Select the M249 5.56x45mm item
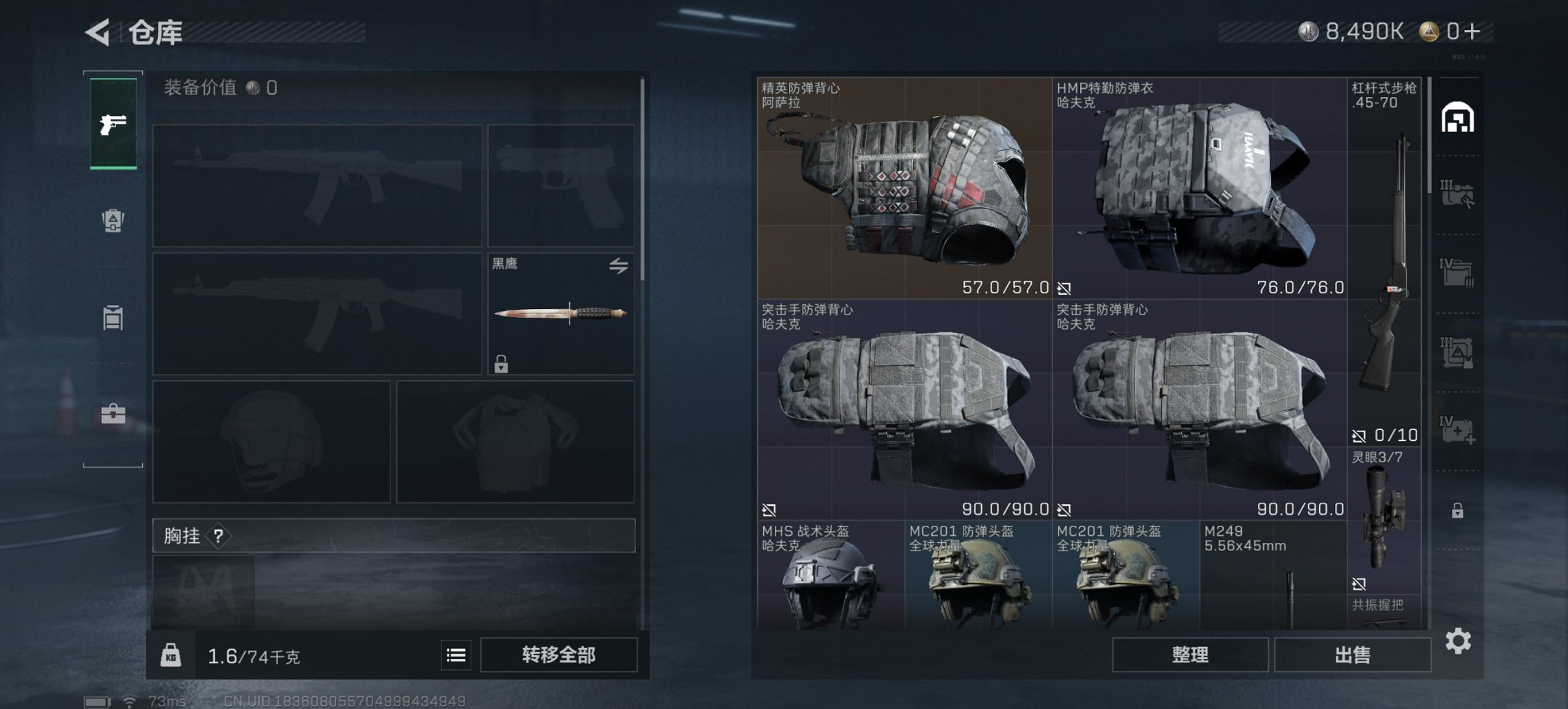 tap(1273, 576)
